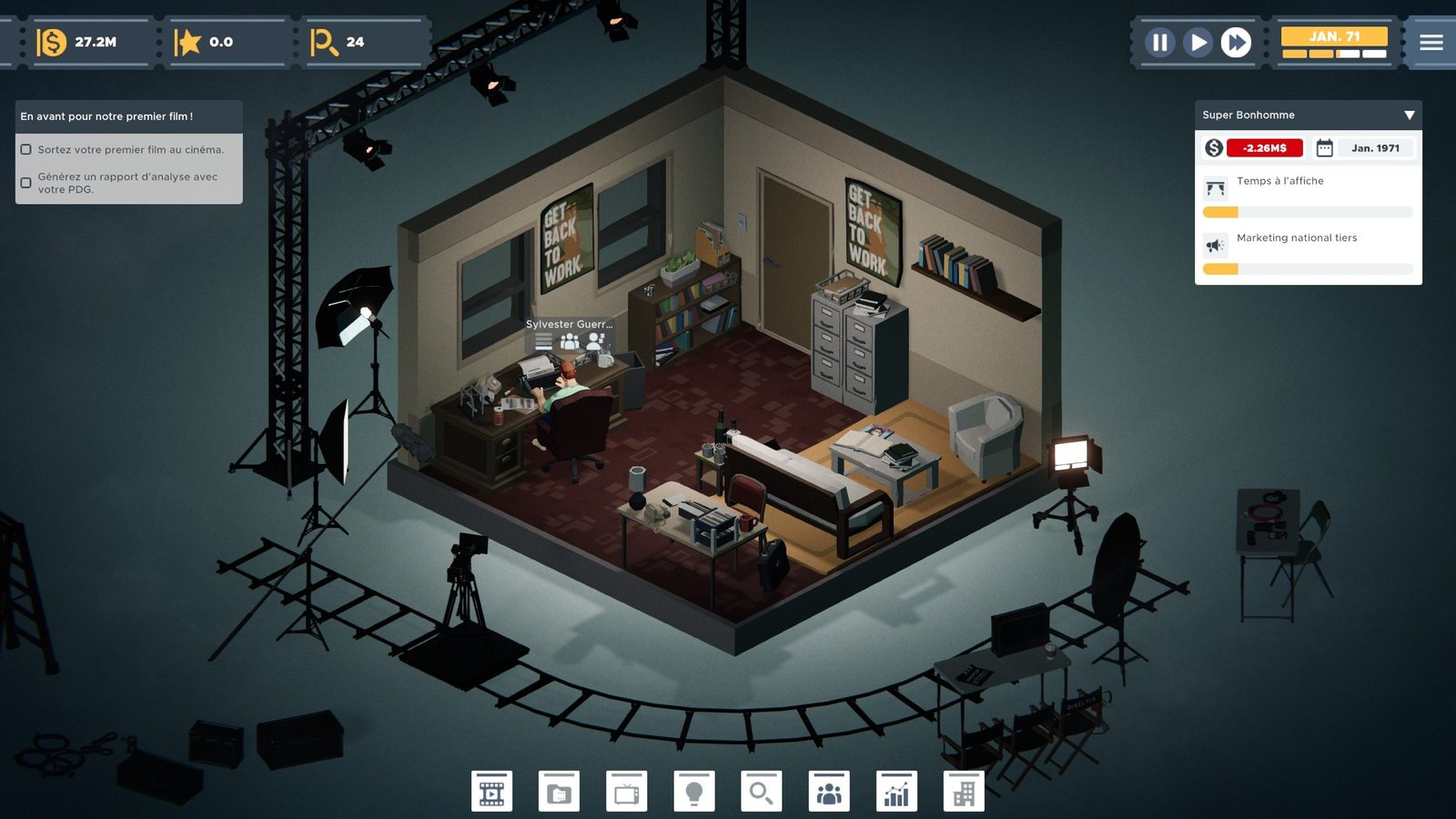Open the magnifying glass search menu
This screenshot has height=819, width=1456.
pos(761,792)
